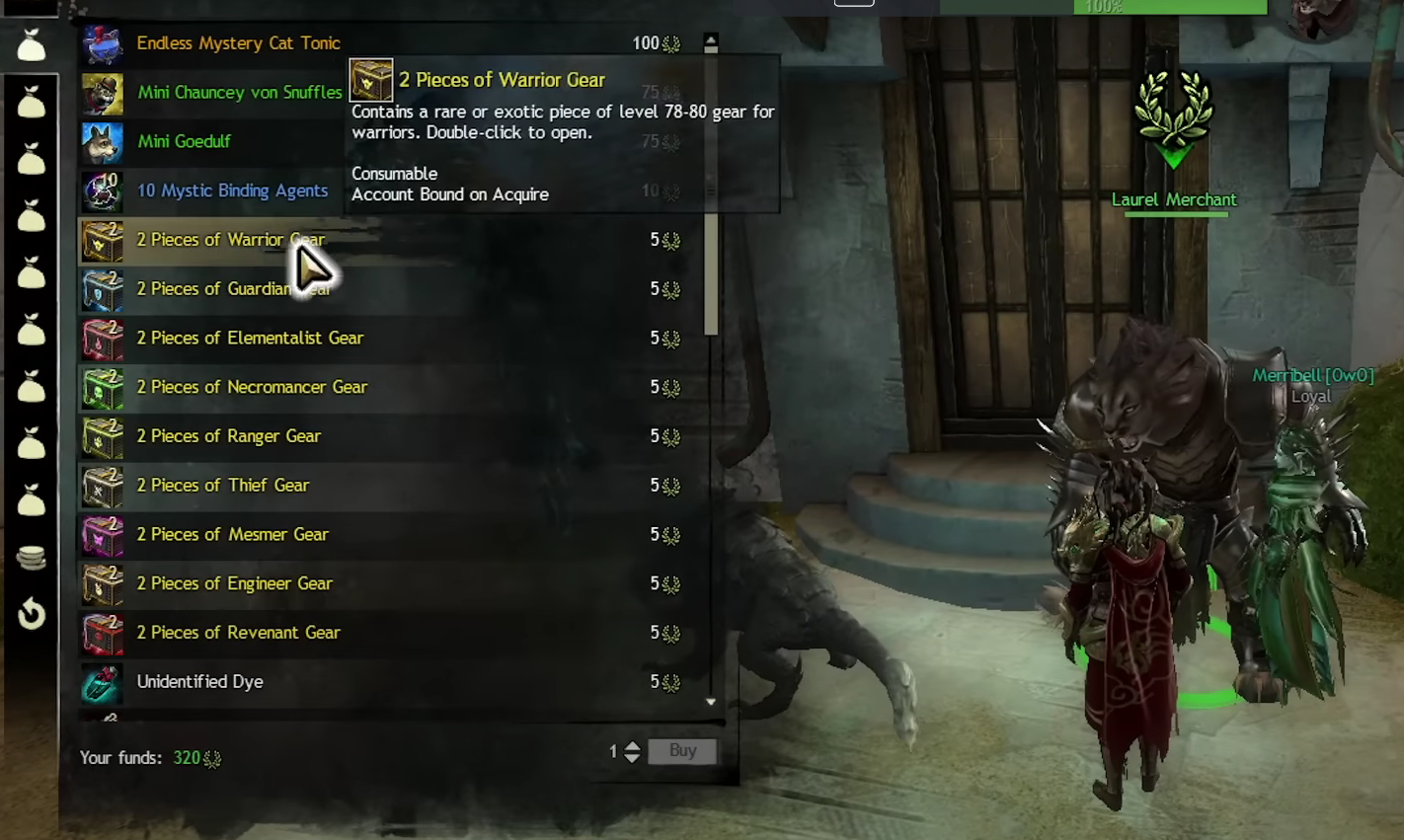Click the scrollbar up arrow

pos(711,42)
